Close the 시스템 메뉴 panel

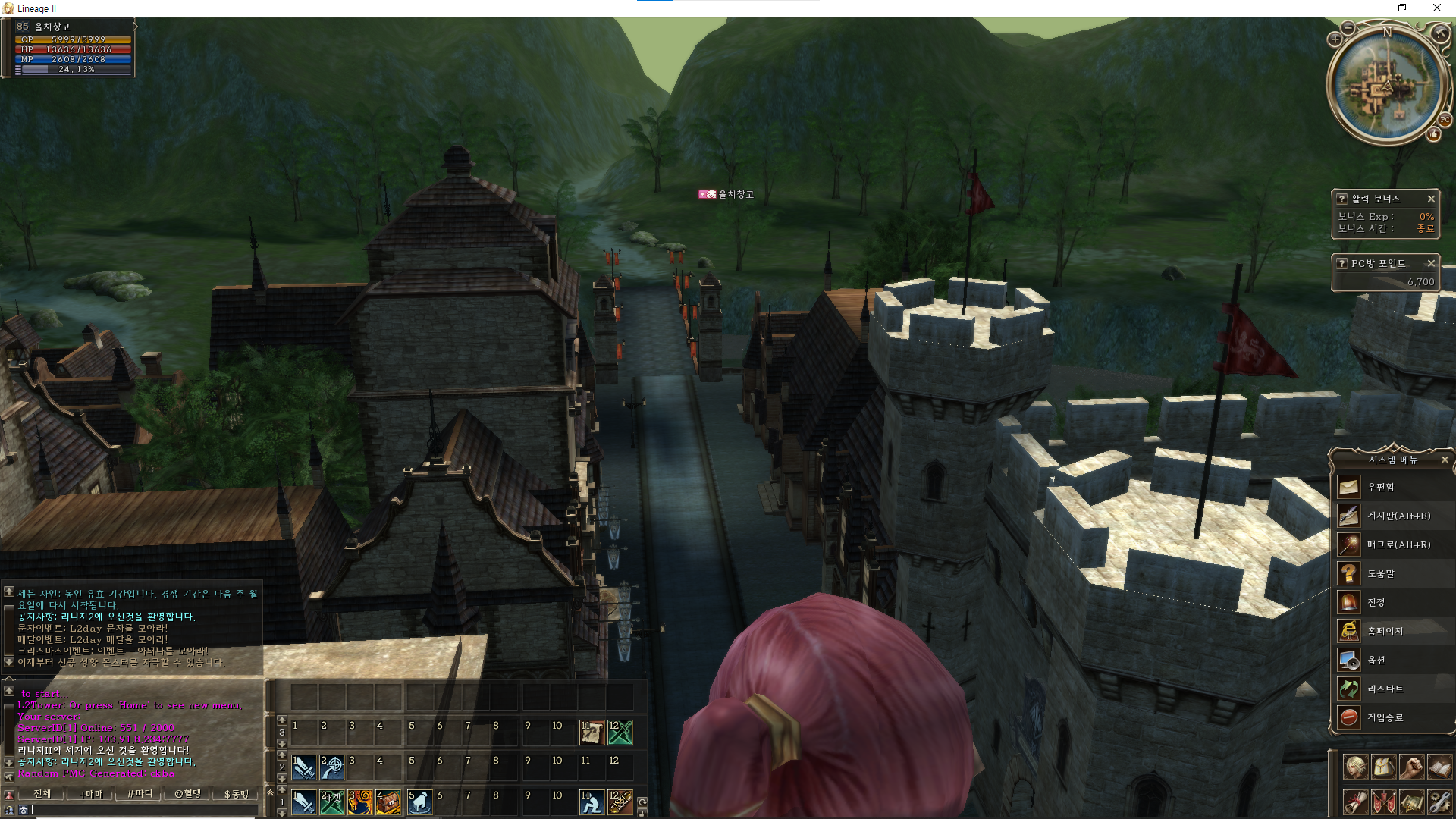pos(1444,460)
